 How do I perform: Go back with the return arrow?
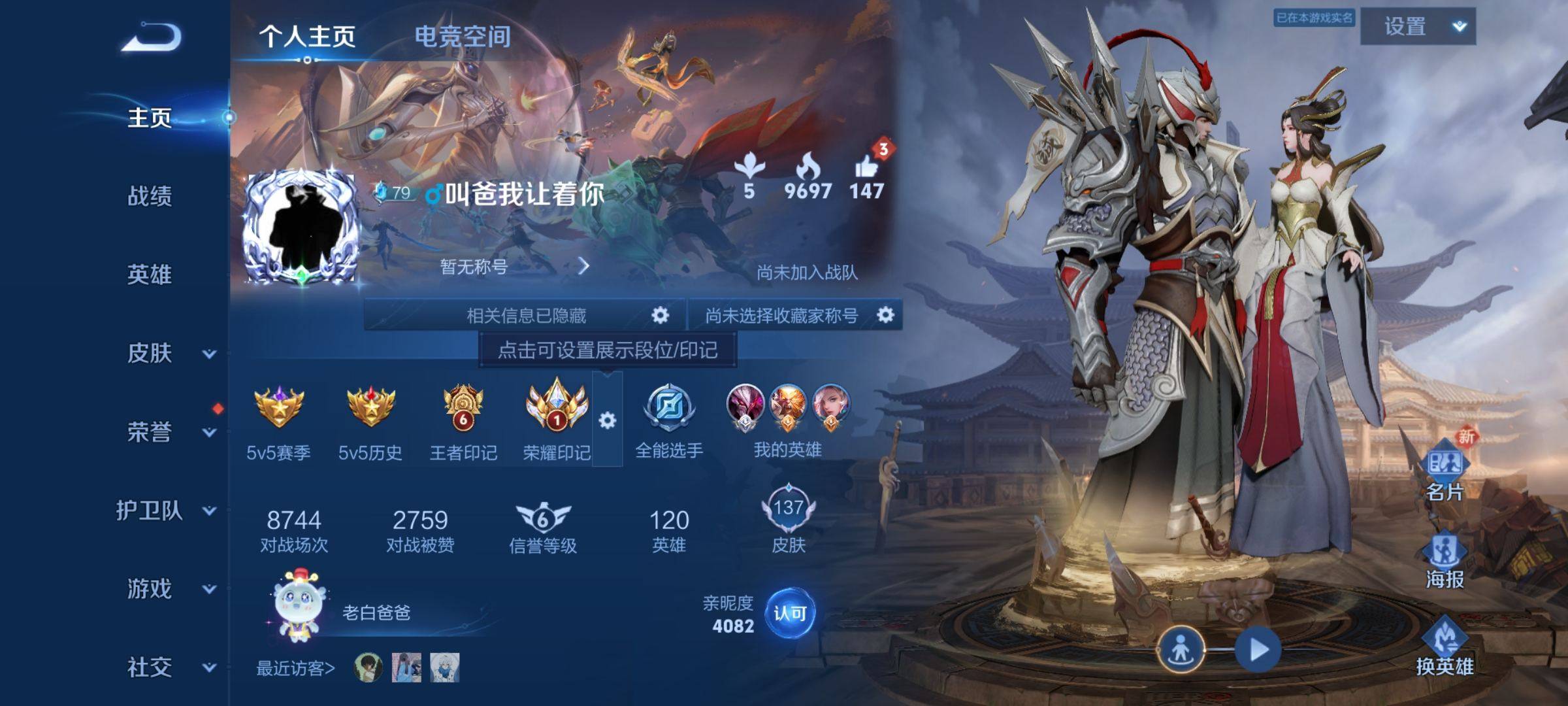[x=152, y=37]
